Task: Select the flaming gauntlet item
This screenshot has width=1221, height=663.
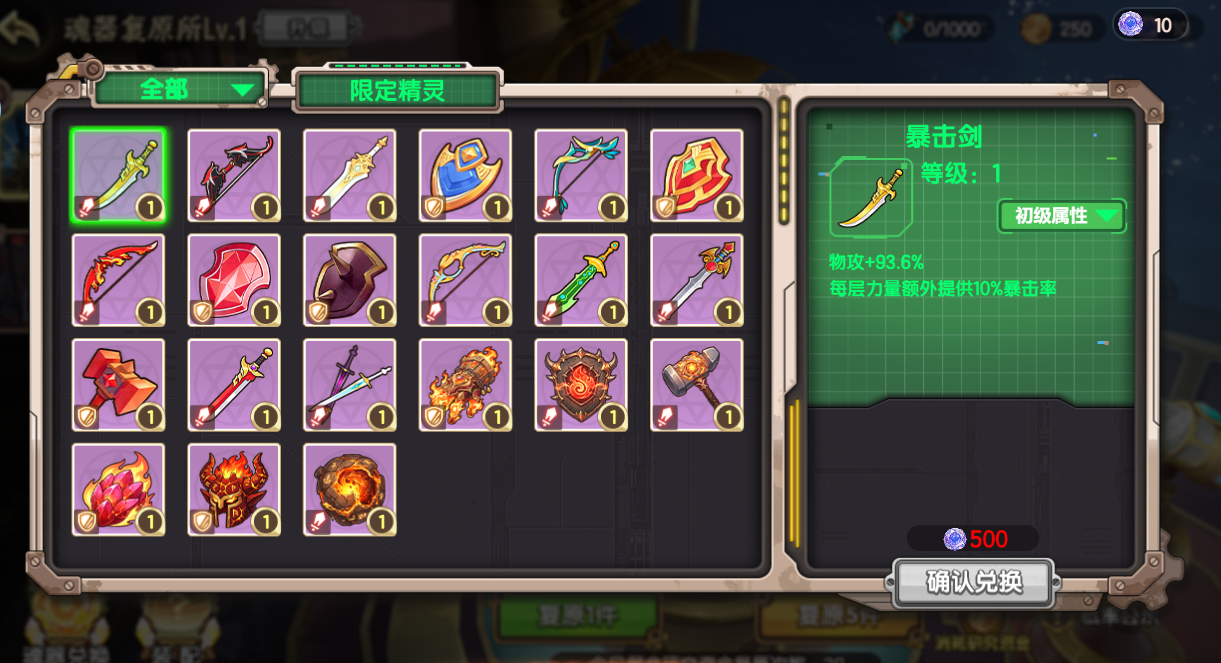Action: (465, 386)
